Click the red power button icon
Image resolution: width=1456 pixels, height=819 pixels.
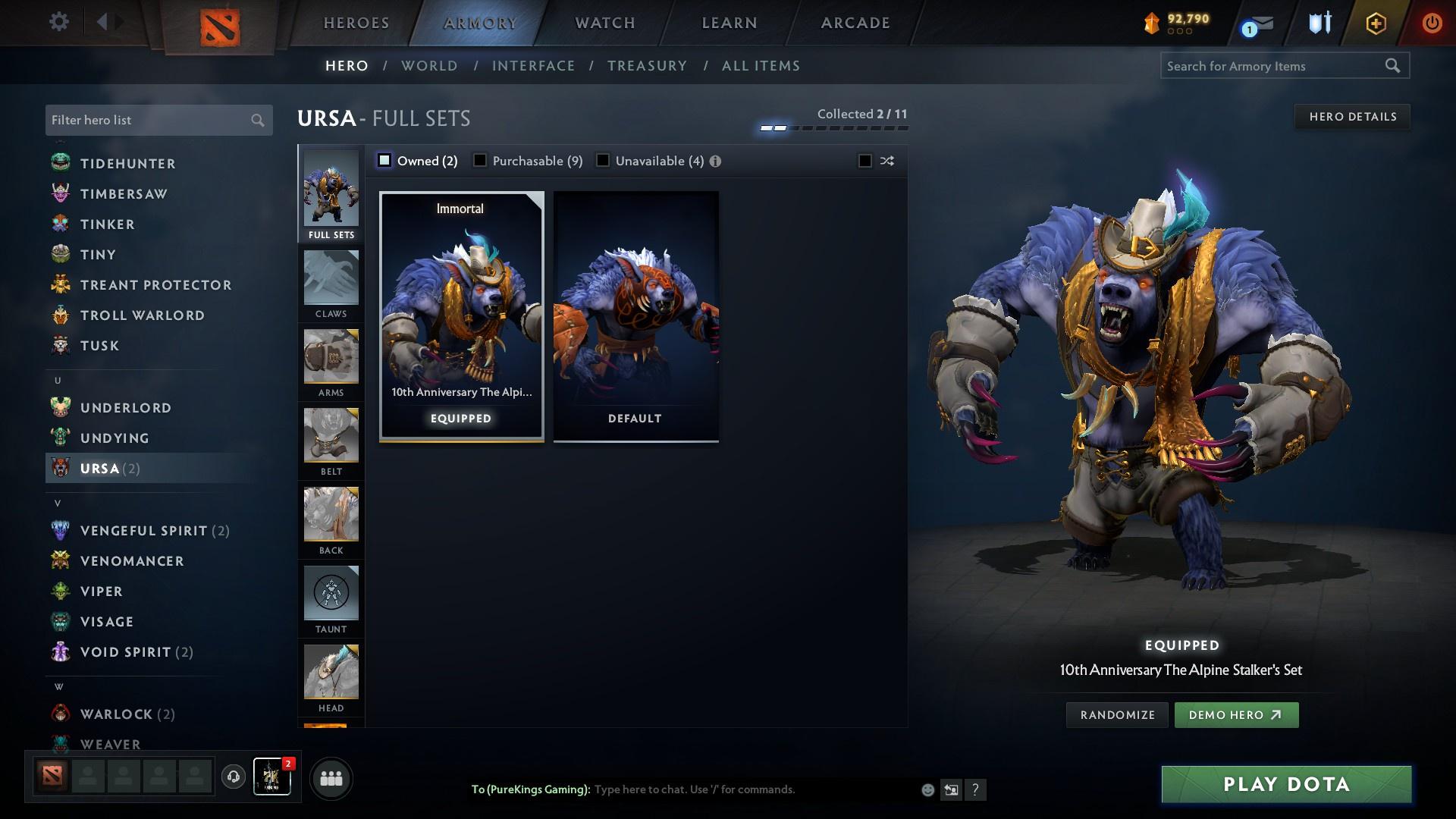point(1432,23)
